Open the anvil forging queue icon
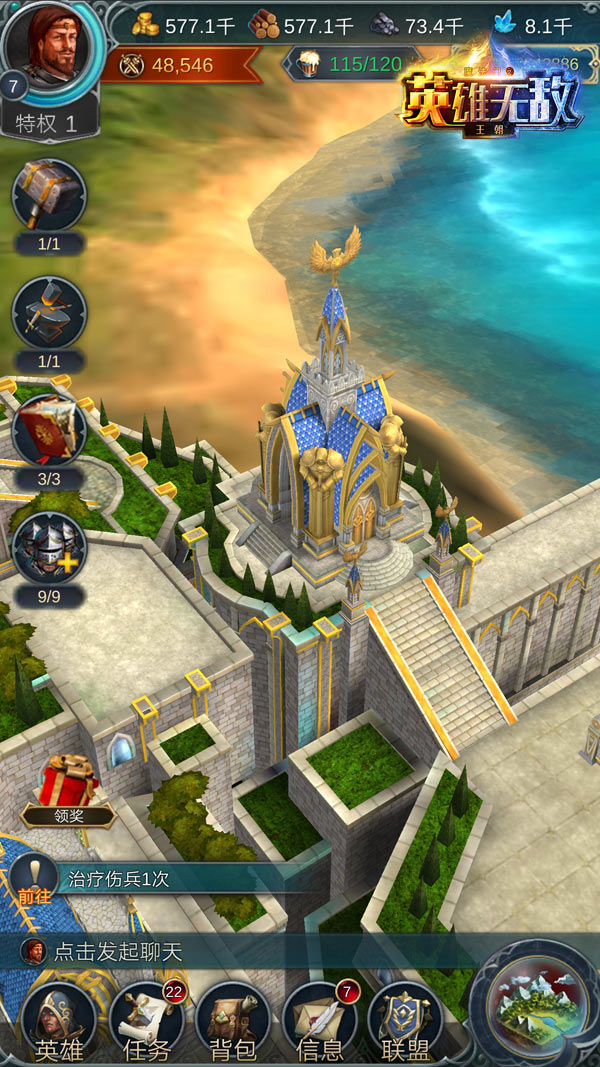The width and height of the screenshot is (600, 1067). tap(49, 312)
